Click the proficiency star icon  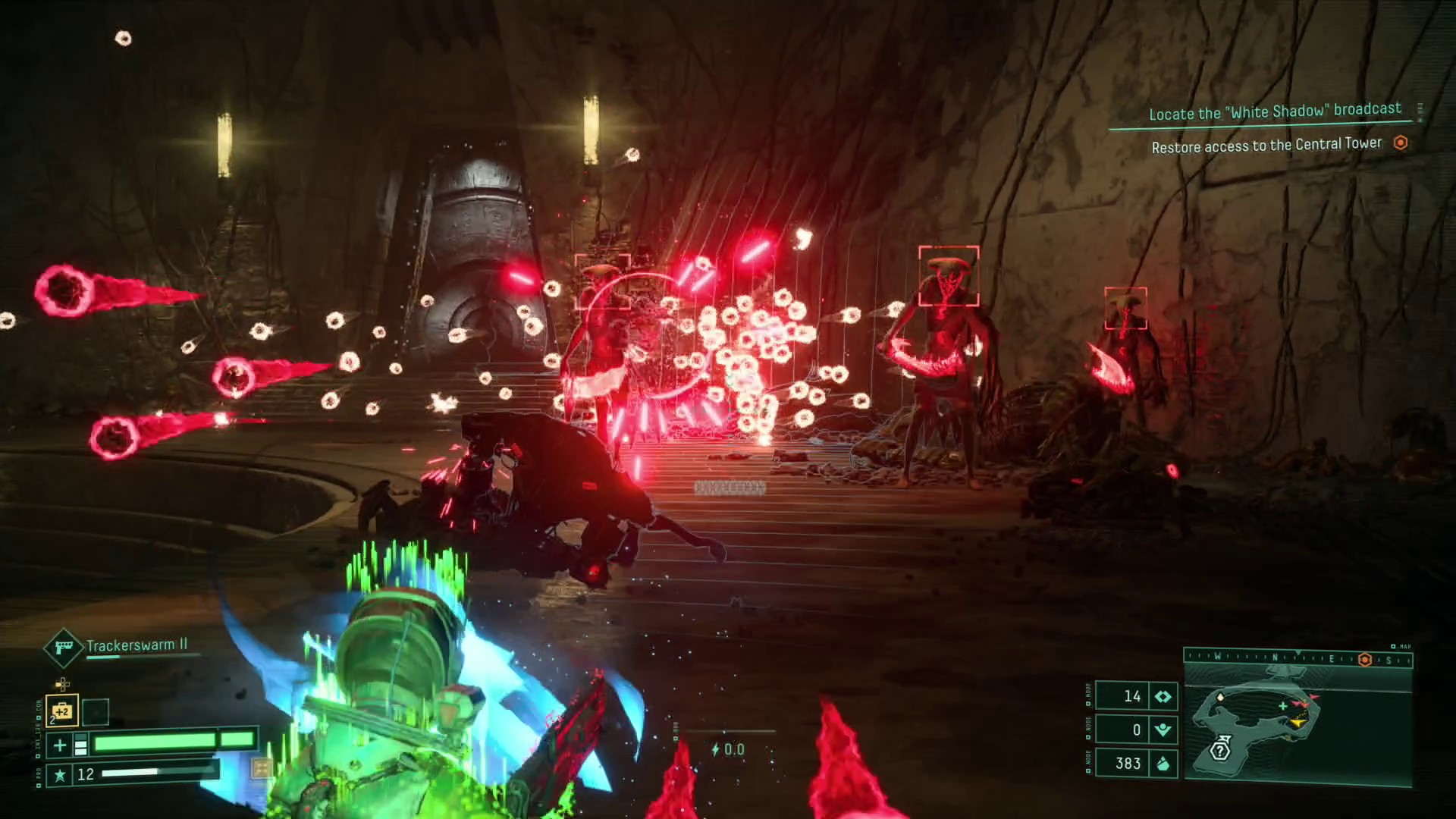tap(60, 774)
